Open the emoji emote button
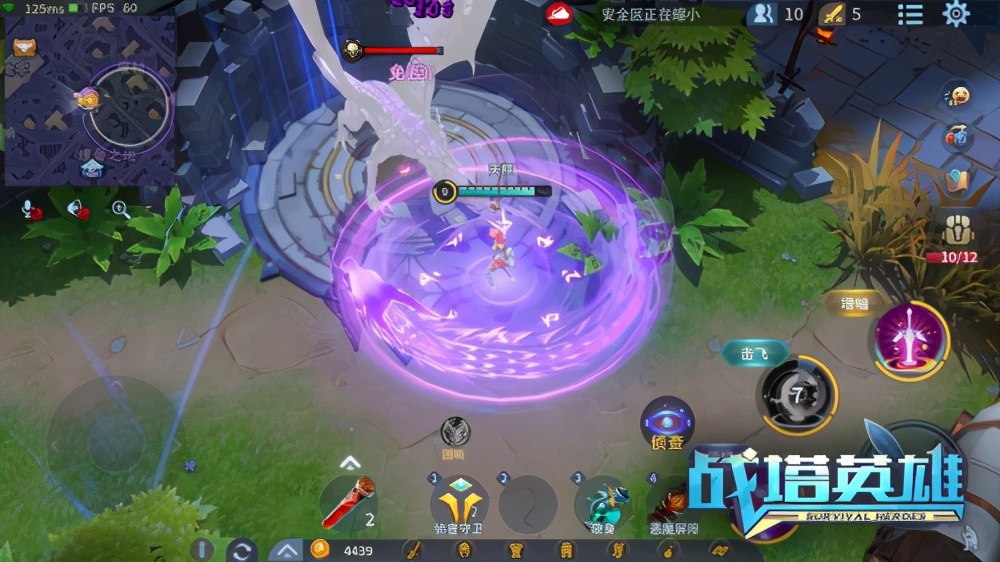Screen dimensions: 1000x562 pos(959,96)
